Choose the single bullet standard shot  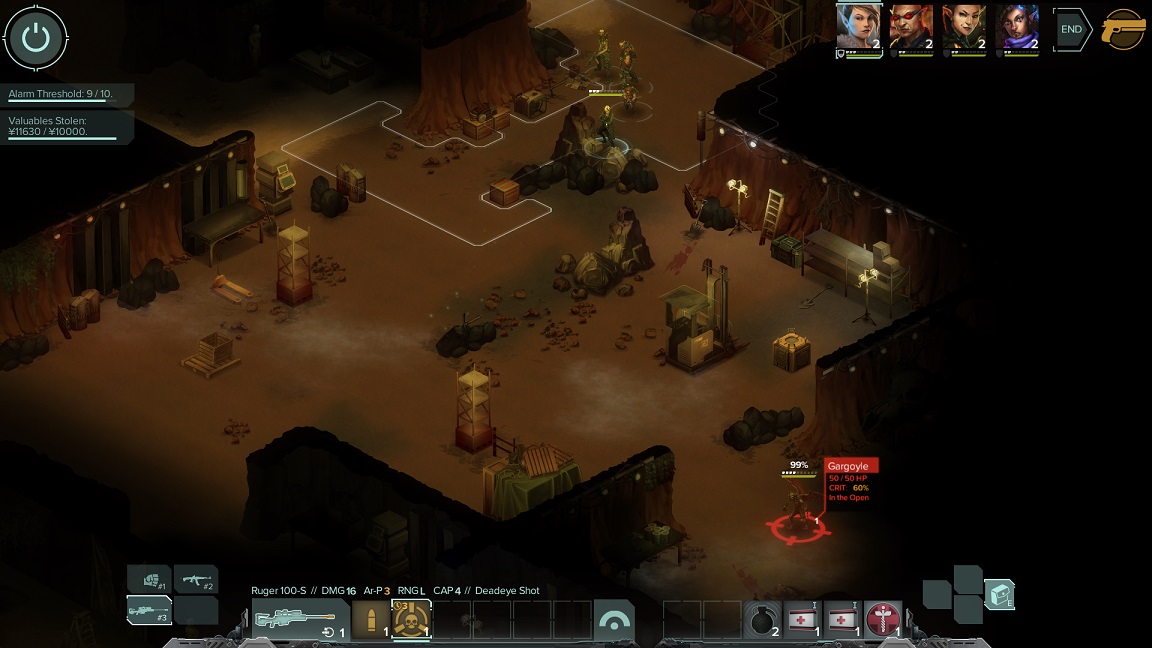click(371, 620)
